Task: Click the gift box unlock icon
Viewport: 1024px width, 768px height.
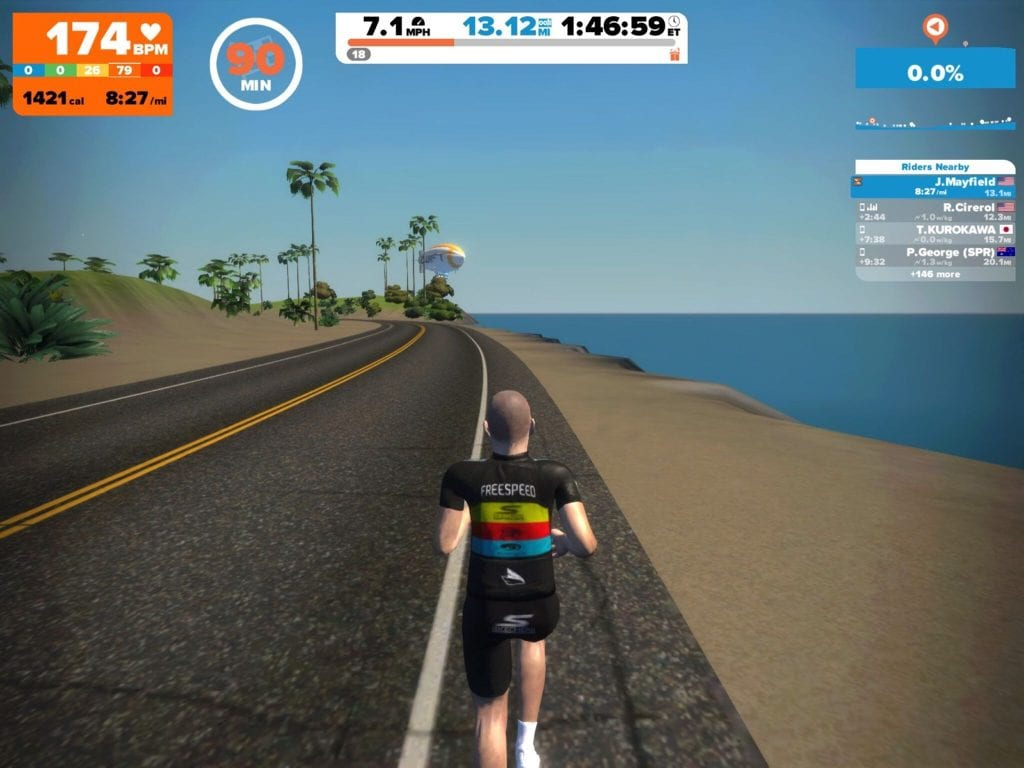Action: 675,53
